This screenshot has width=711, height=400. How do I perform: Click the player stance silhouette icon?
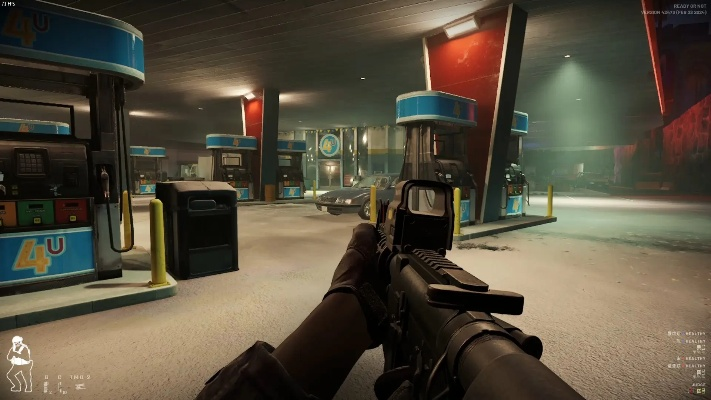pyautogui.click(x=17, y=364)
